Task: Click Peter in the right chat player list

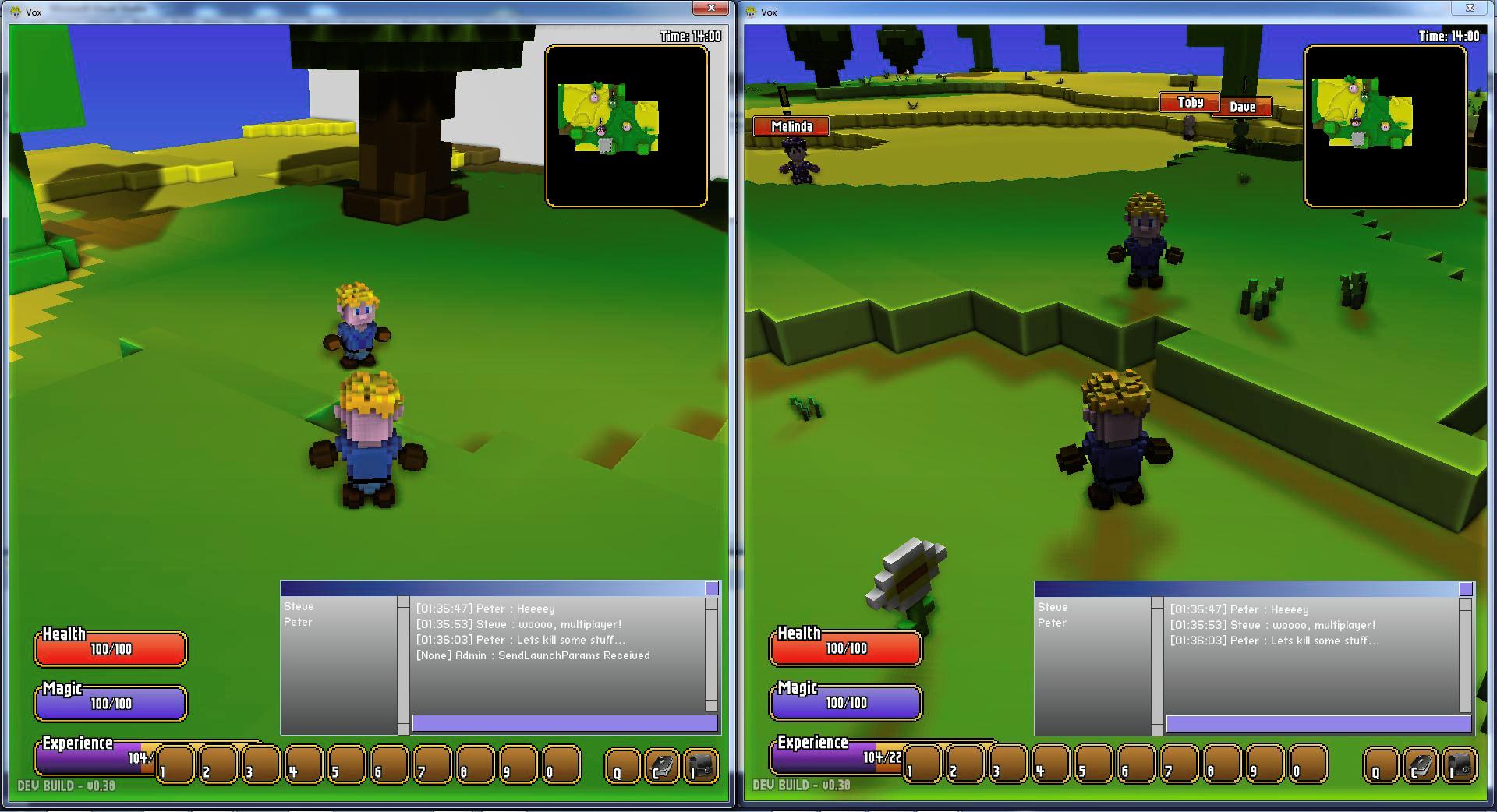Action: pyautogui.click(x=1051, y=623)
